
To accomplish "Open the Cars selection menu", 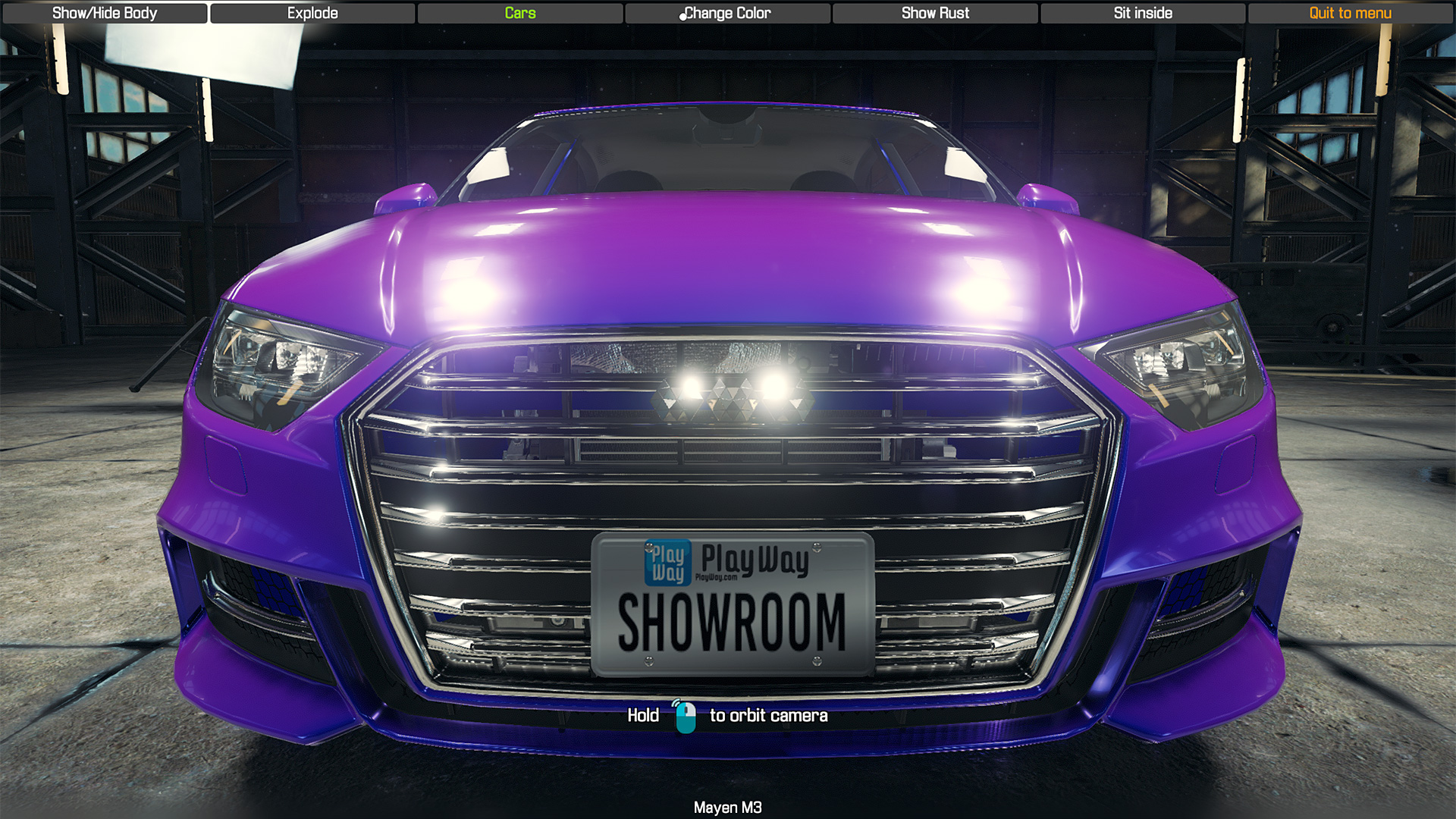I will pos(519,13).
